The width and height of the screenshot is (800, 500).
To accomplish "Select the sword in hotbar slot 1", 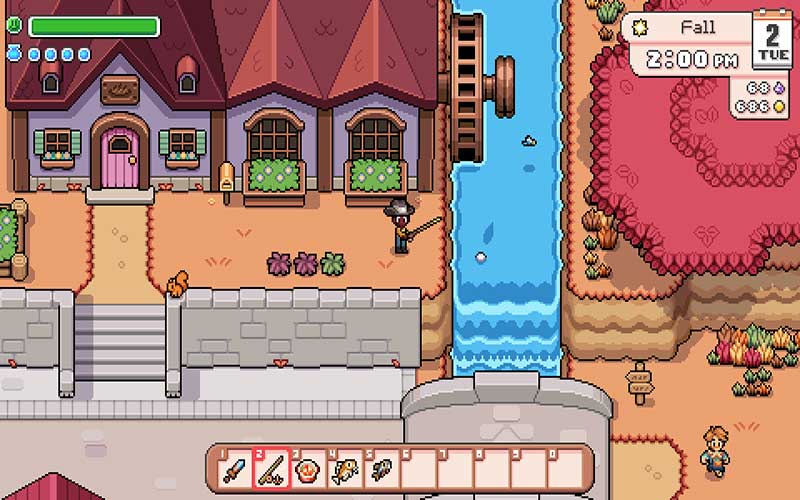I will pos(234,468).
